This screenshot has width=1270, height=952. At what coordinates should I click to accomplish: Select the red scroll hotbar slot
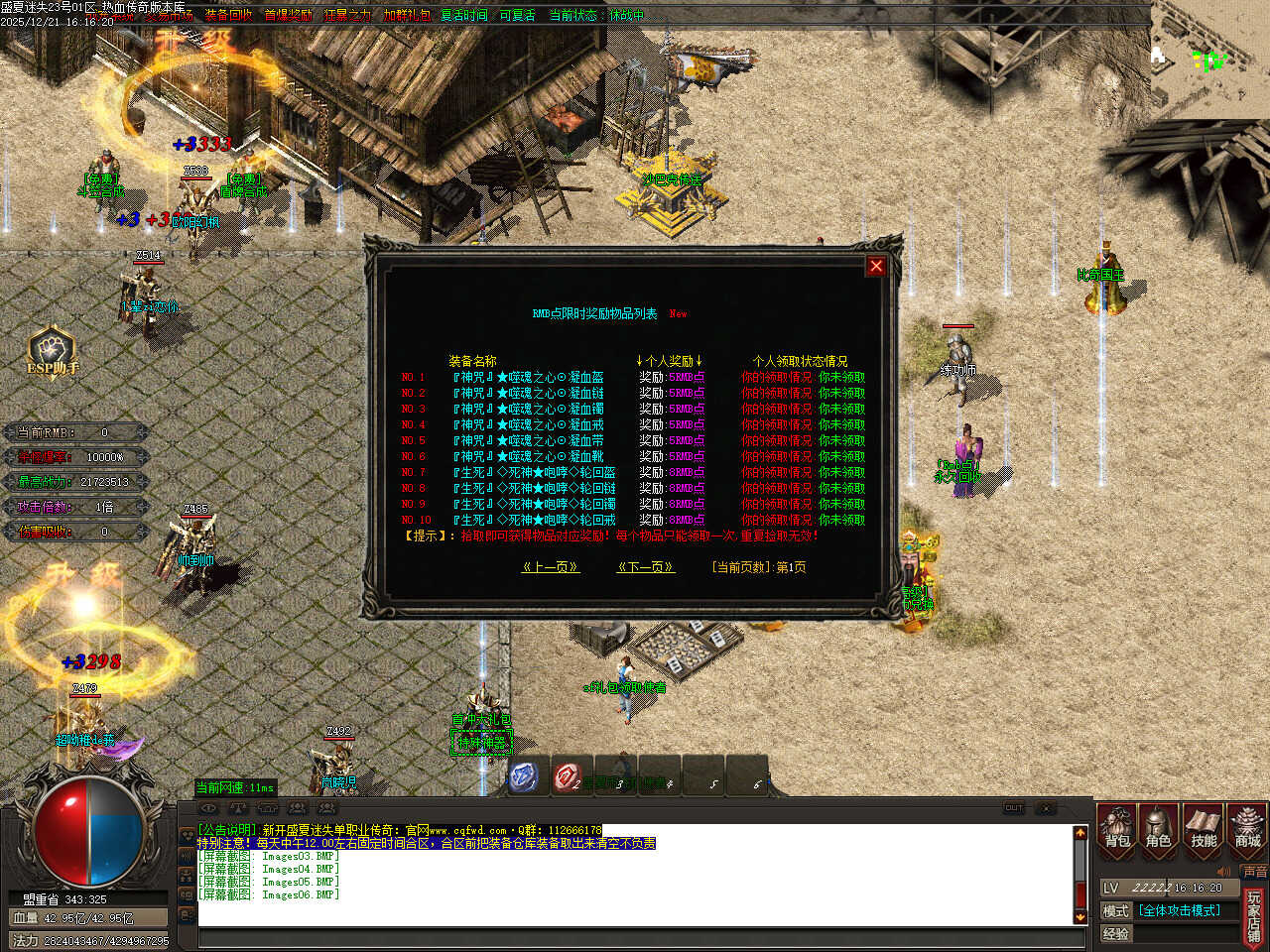(568, 776)
